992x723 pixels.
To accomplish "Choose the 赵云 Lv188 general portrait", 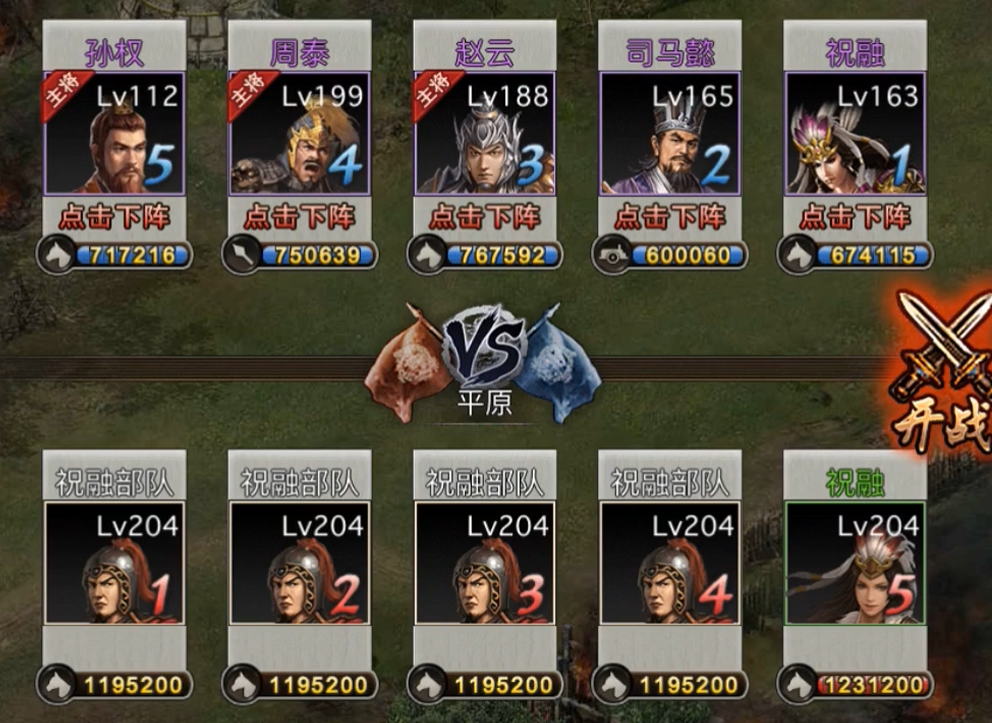I will [485, 133].
